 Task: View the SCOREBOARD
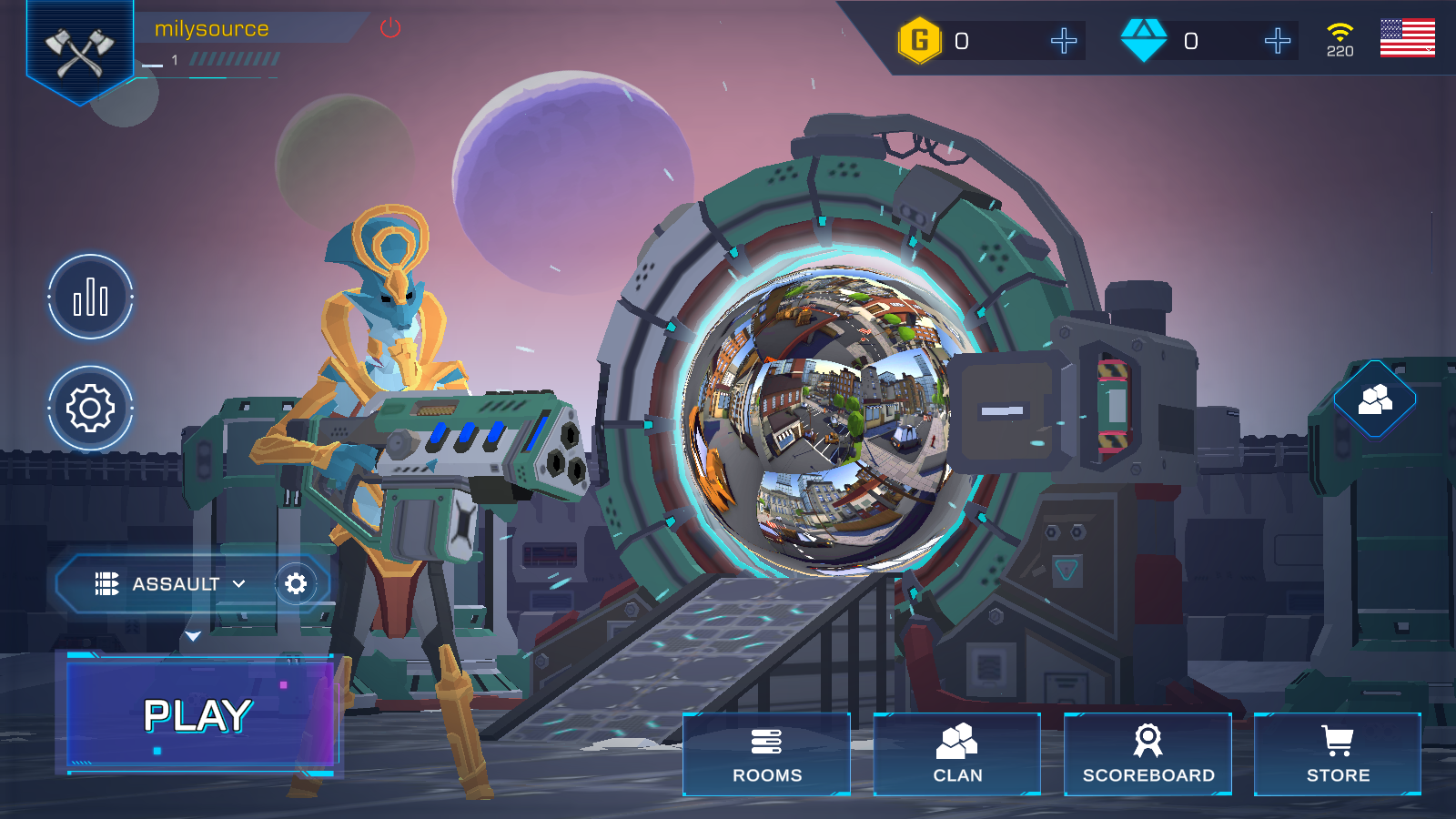(x=1148, y=754)
